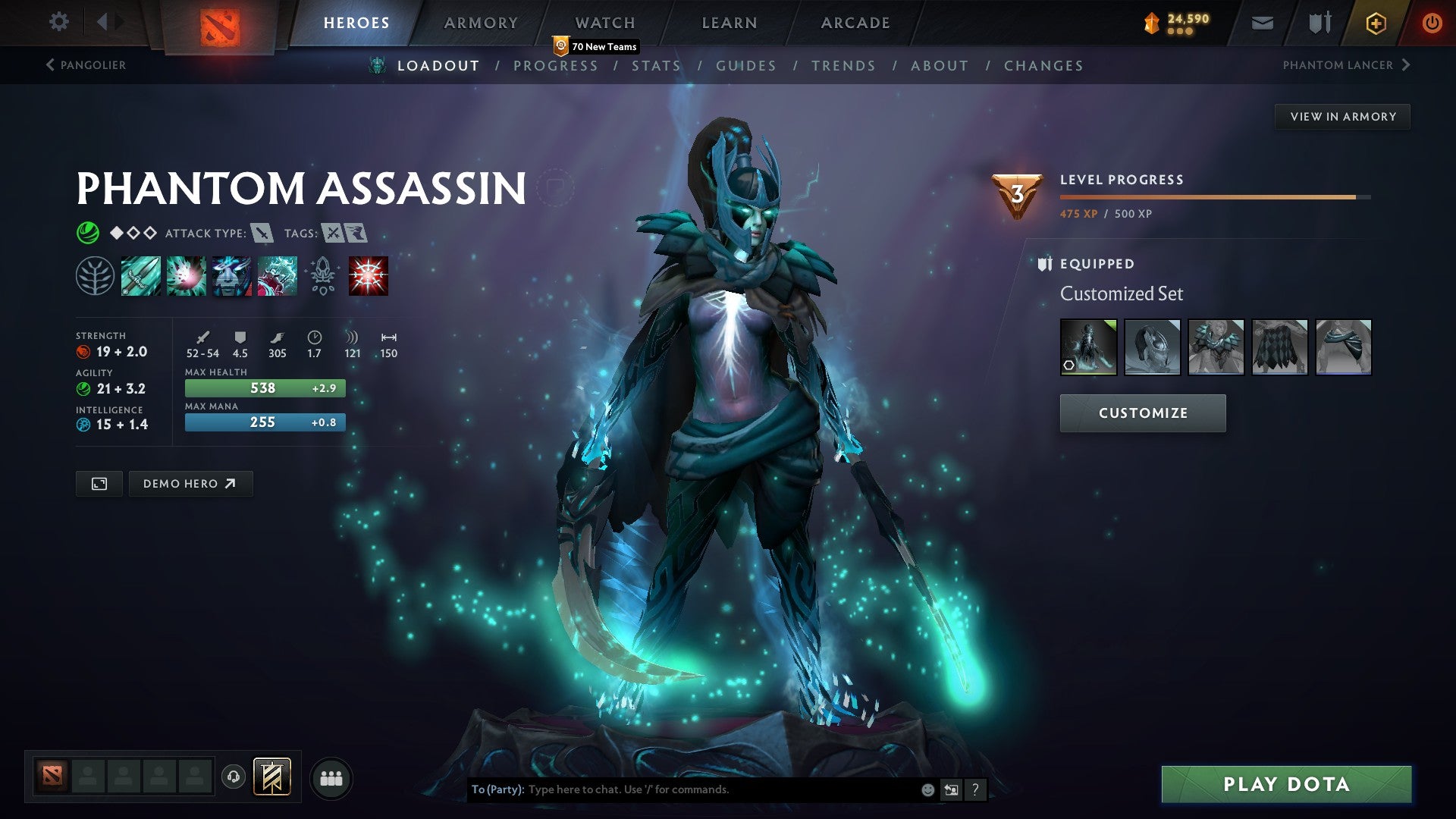Open the Changes section
This screenshot has width=1456, height=819.
[x=1043, y=66]
